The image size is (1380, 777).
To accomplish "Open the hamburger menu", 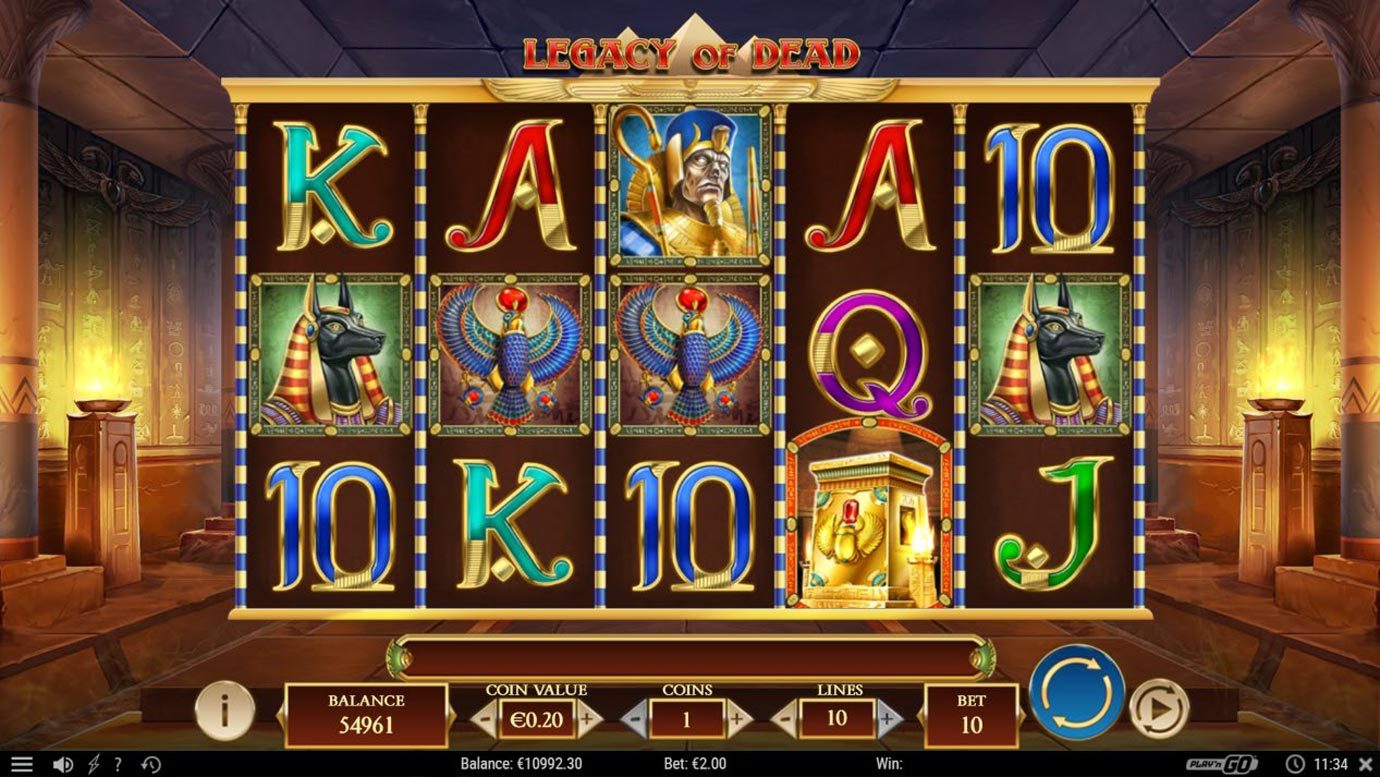I will pyautogui.click(x=21, y=765).
